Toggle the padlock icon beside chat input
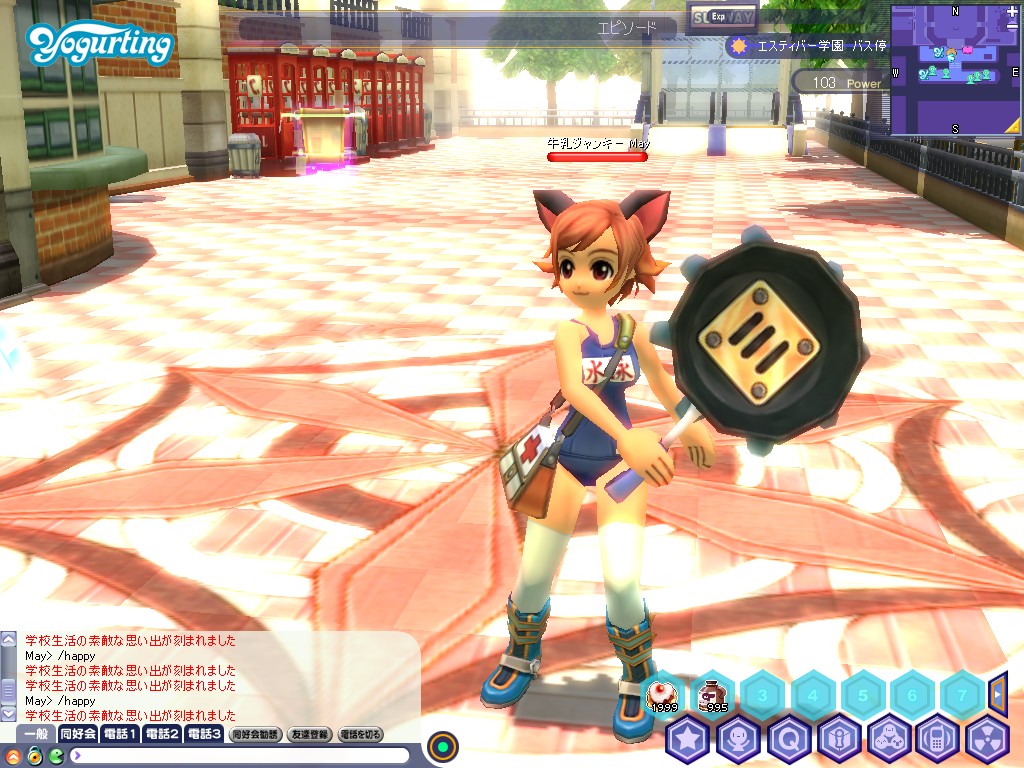1024x768 pixels. (34, 755)
